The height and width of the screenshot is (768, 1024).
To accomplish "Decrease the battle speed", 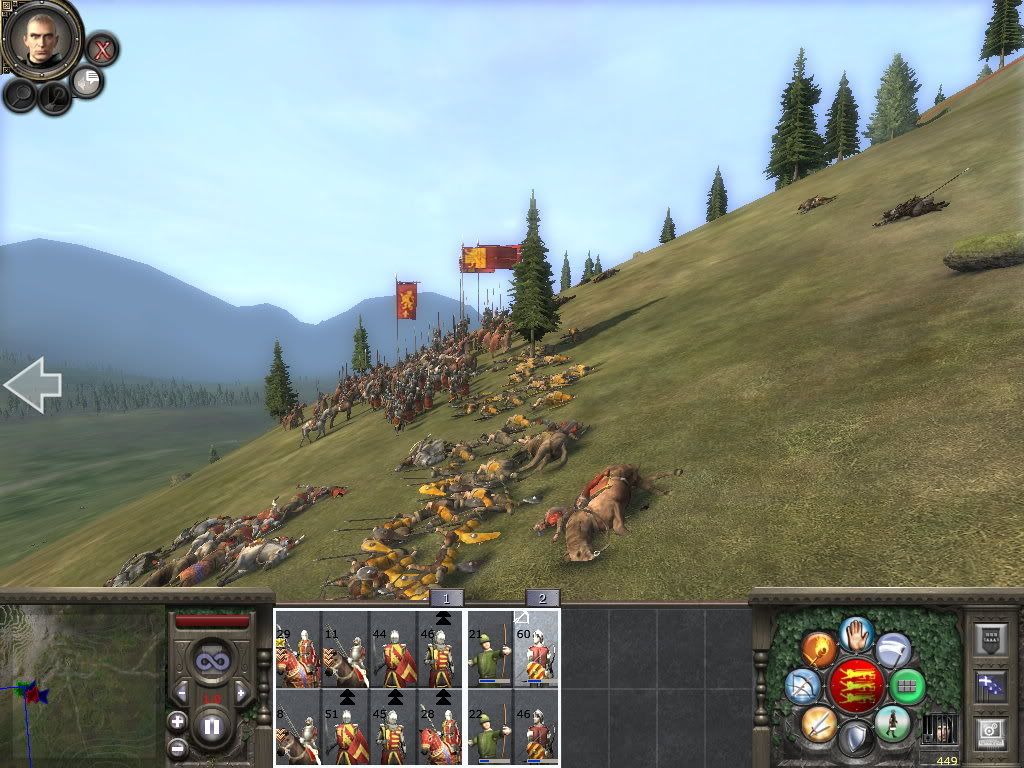I will point(182,692).
